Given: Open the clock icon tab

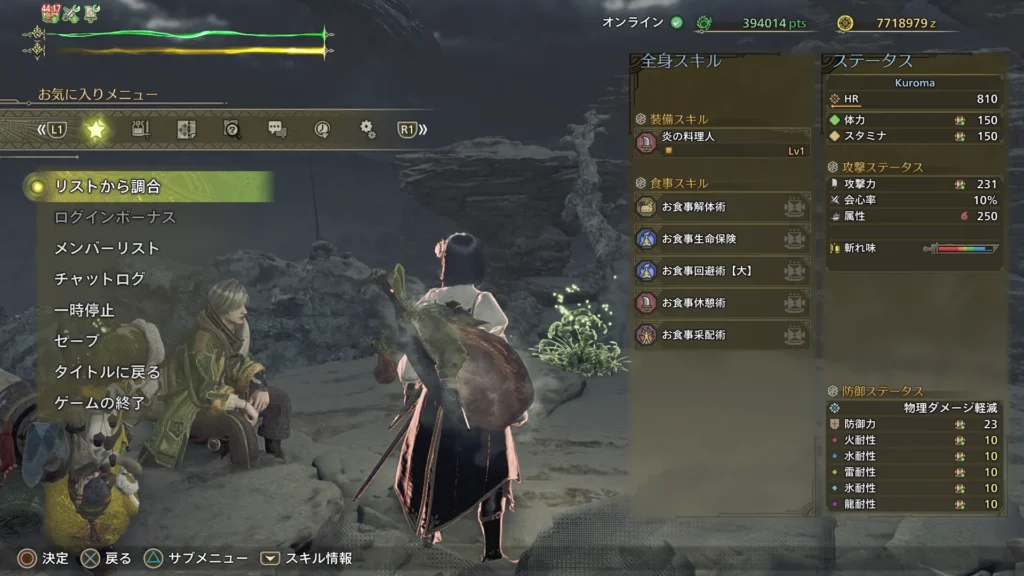Looking at the screenshot, I should (x=322, y=129).
